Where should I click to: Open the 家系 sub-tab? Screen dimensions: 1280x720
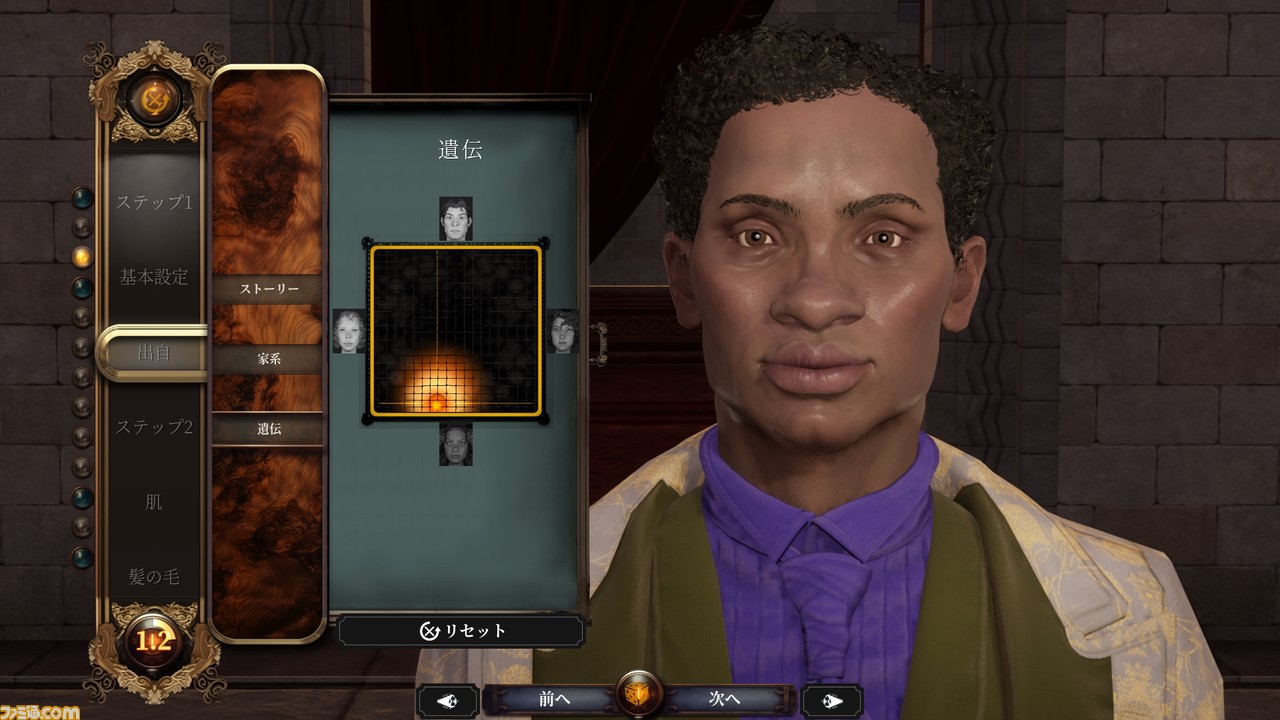267,358
